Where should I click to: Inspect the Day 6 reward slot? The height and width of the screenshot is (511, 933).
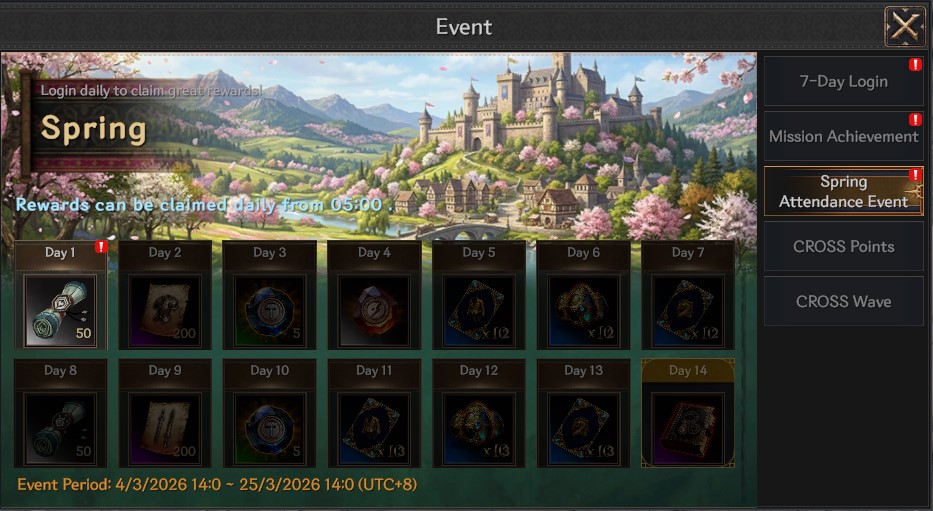582,310
